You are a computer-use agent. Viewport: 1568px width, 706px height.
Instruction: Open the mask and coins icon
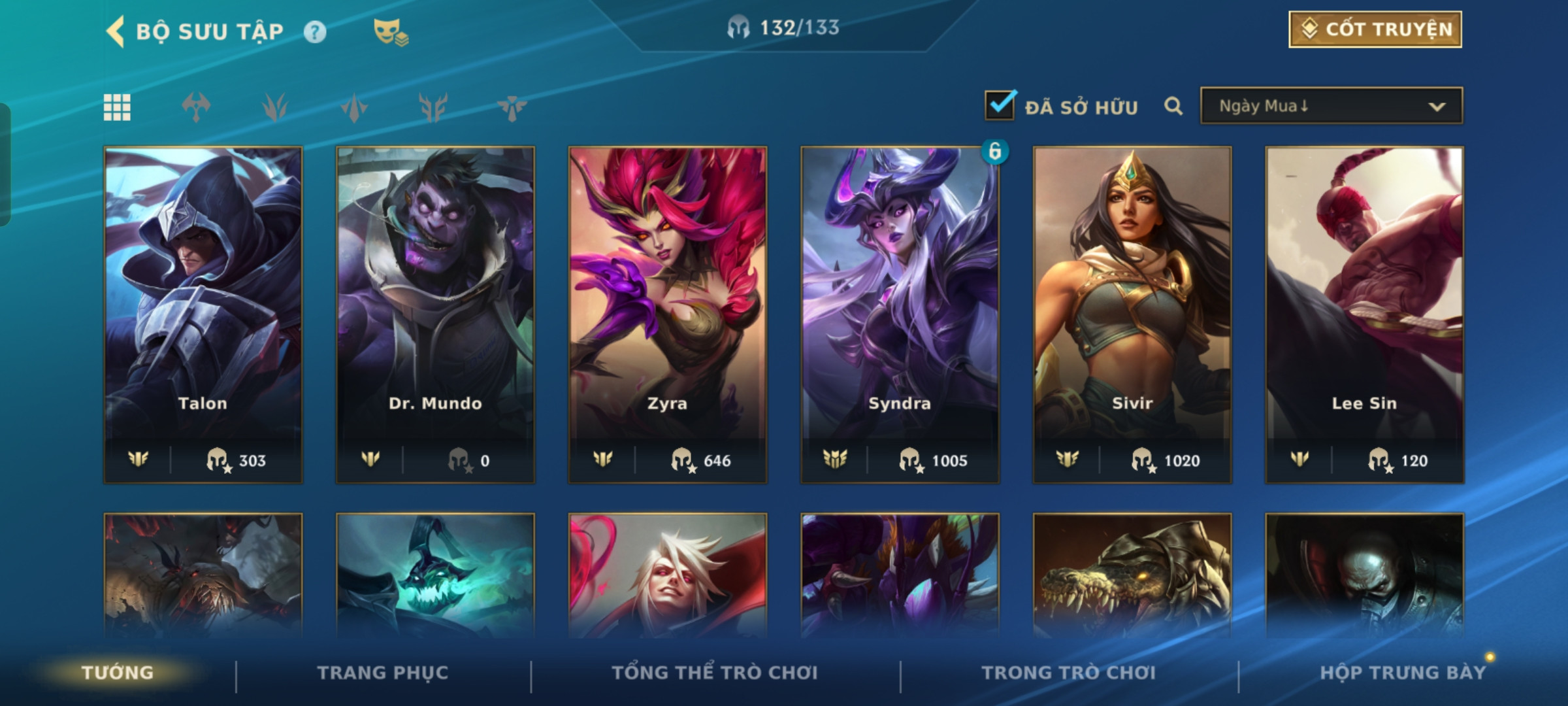pos(390,32)
